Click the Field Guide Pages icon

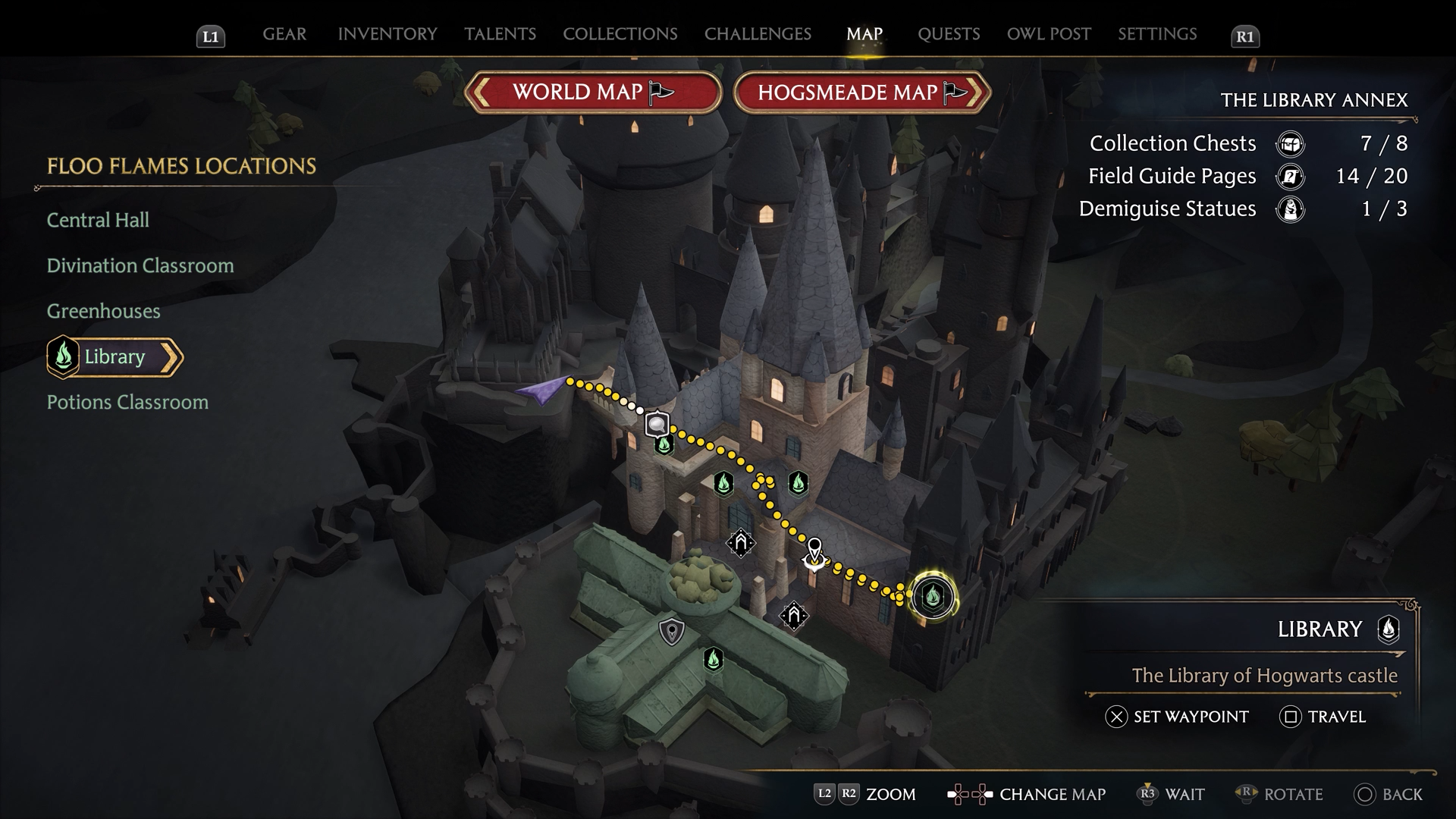[1290, 176]
